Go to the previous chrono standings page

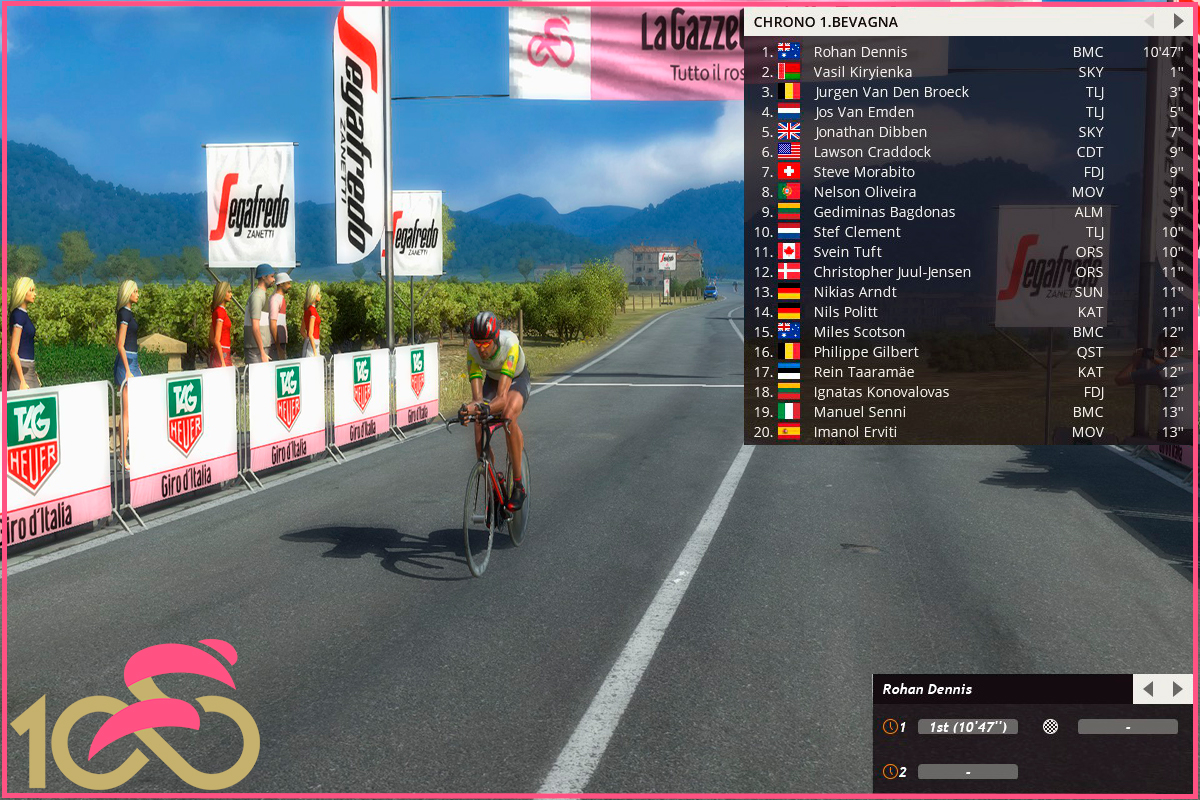pyautogui.click(x=1148, y=21)
